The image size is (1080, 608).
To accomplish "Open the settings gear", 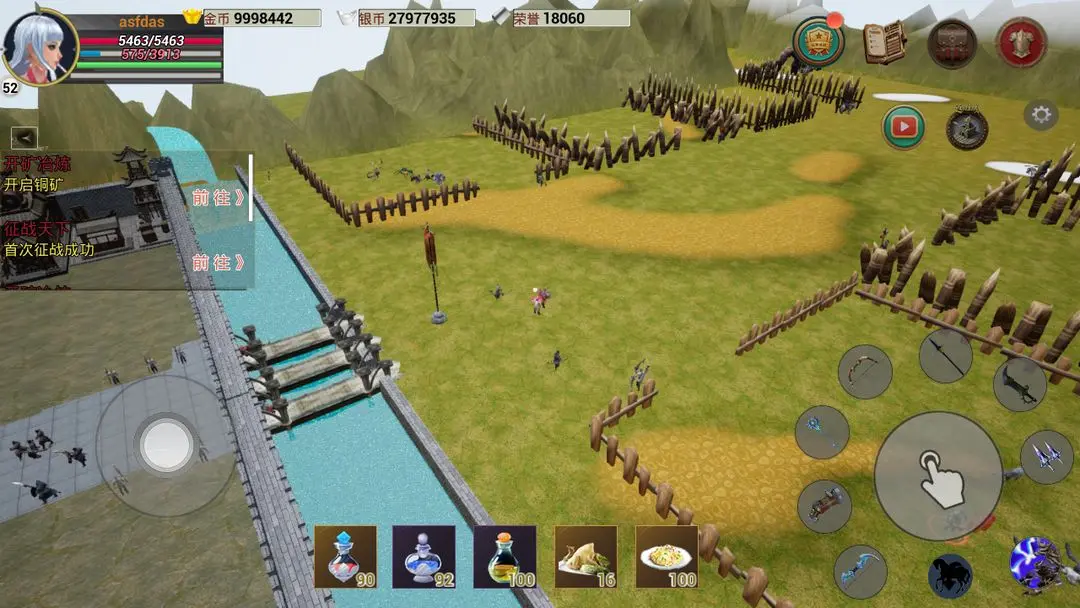I will (1041, 115).
